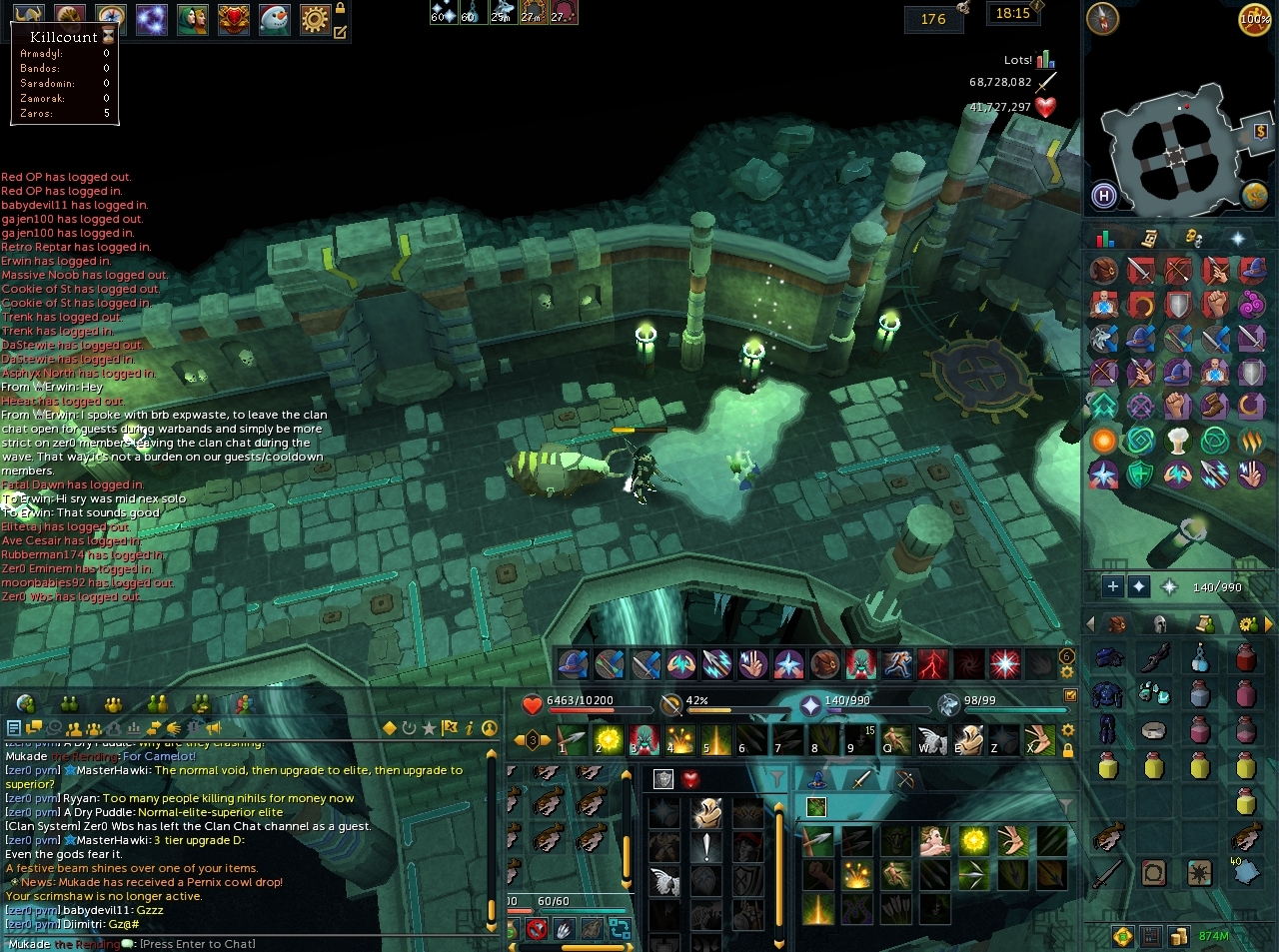Toggle the action bar padlock
The image size is (1279, 952).
(1068, 750)
